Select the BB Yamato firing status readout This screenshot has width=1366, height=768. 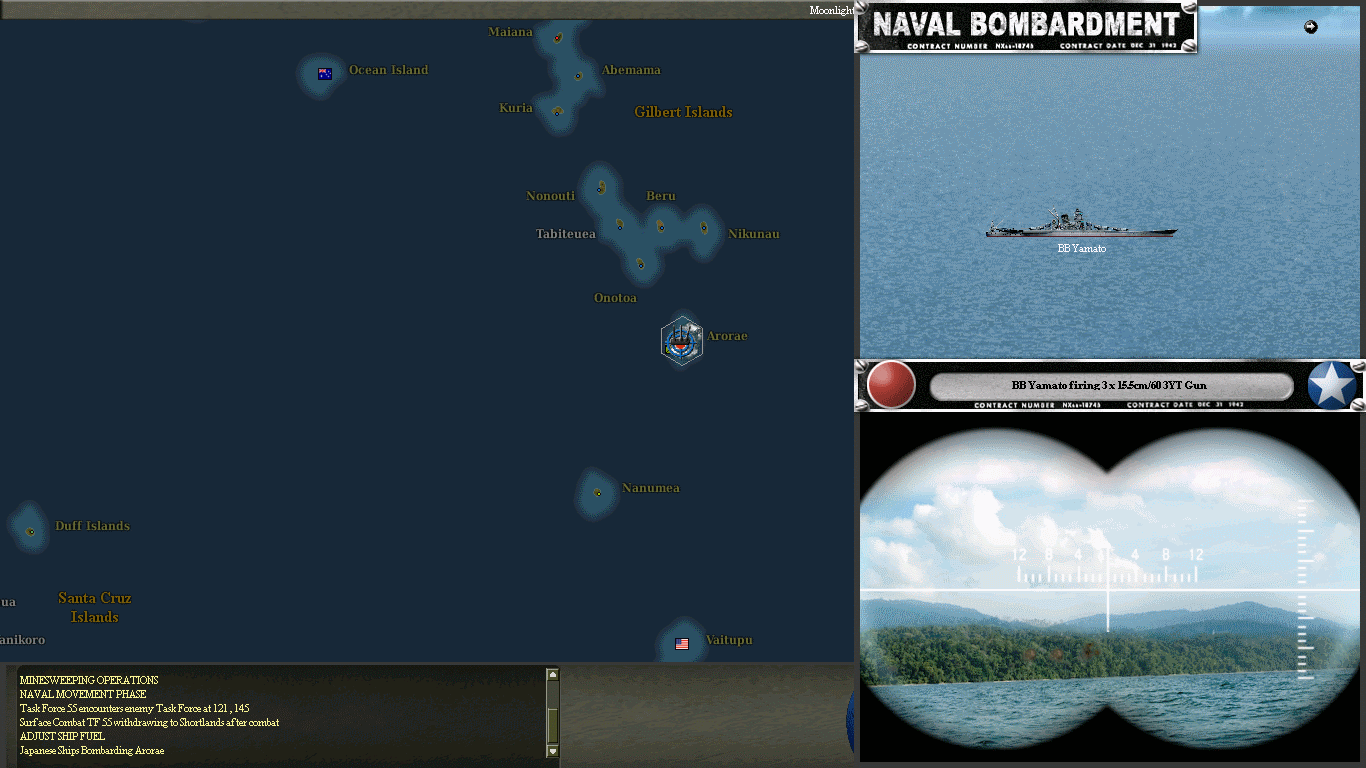click(1110, 385)
